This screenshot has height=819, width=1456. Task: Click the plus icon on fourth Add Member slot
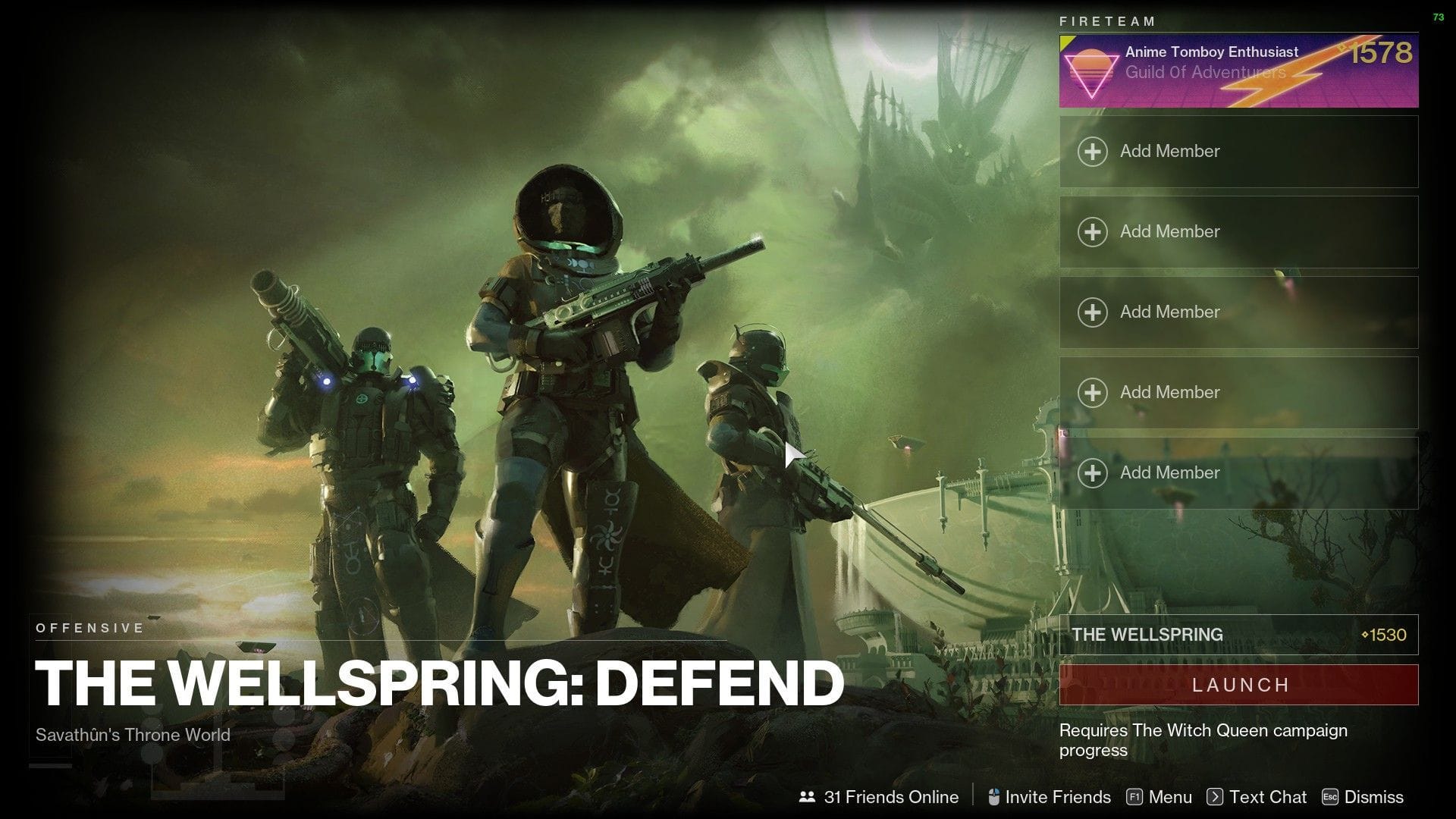(x=1092, y=392)
